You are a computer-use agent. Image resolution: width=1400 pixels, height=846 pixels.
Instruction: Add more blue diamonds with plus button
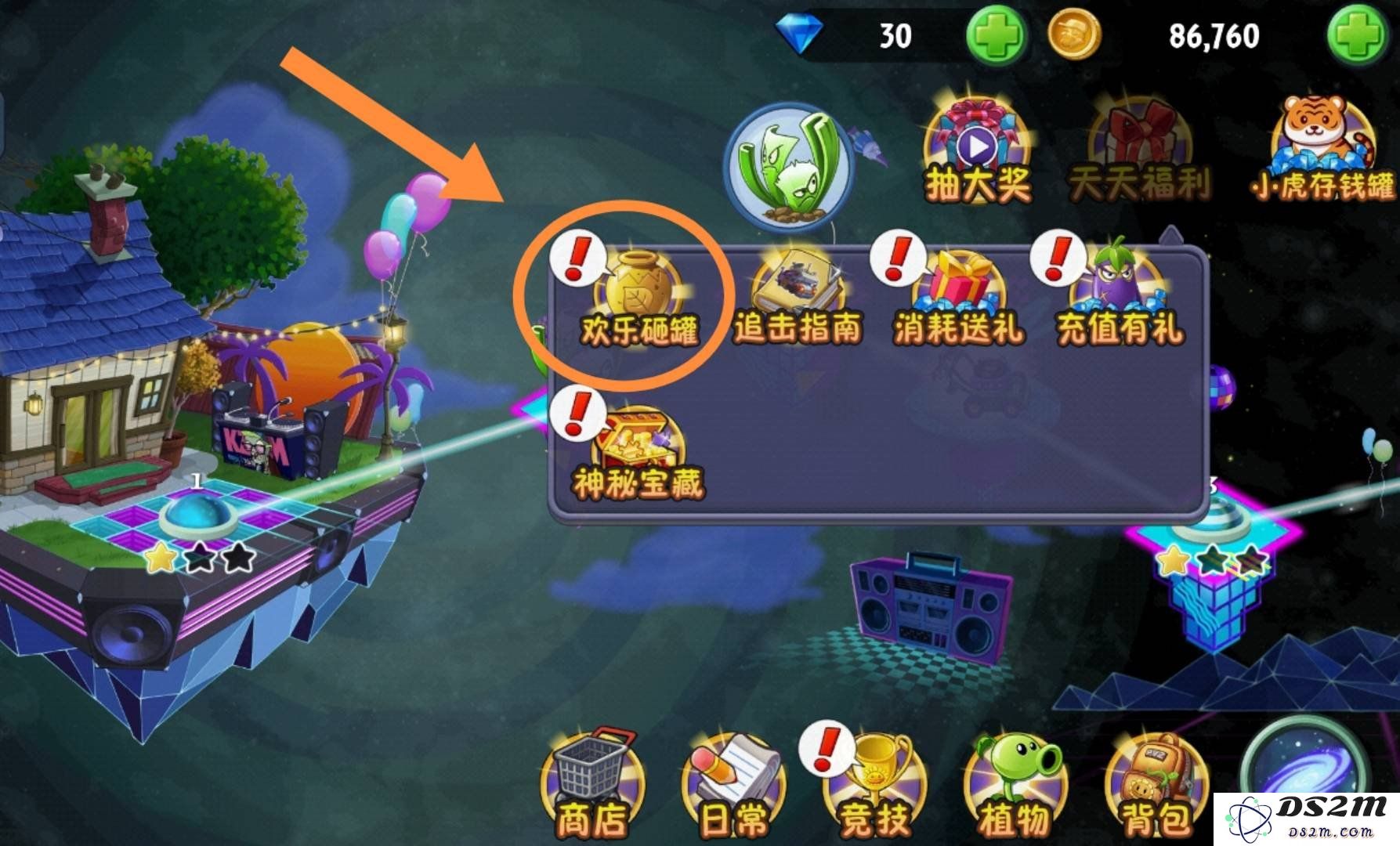[x=996, y=35]
